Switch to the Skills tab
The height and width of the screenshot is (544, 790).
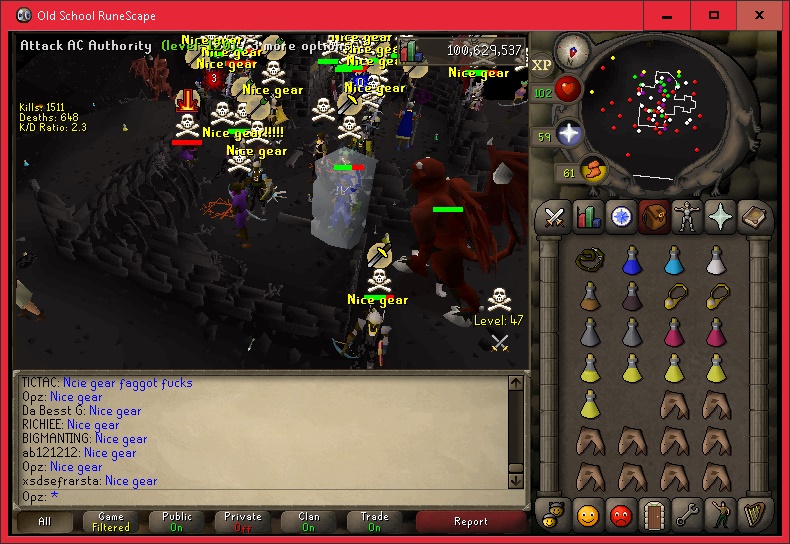click(587, 215)
